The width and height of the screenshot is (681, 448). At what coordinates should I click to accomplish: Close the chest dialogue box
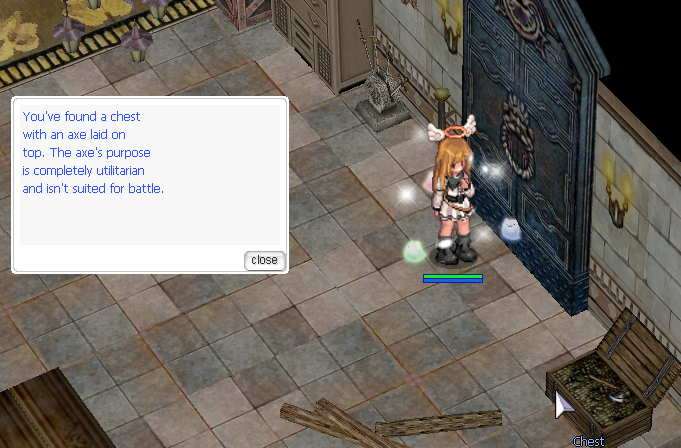pos(264,260)
